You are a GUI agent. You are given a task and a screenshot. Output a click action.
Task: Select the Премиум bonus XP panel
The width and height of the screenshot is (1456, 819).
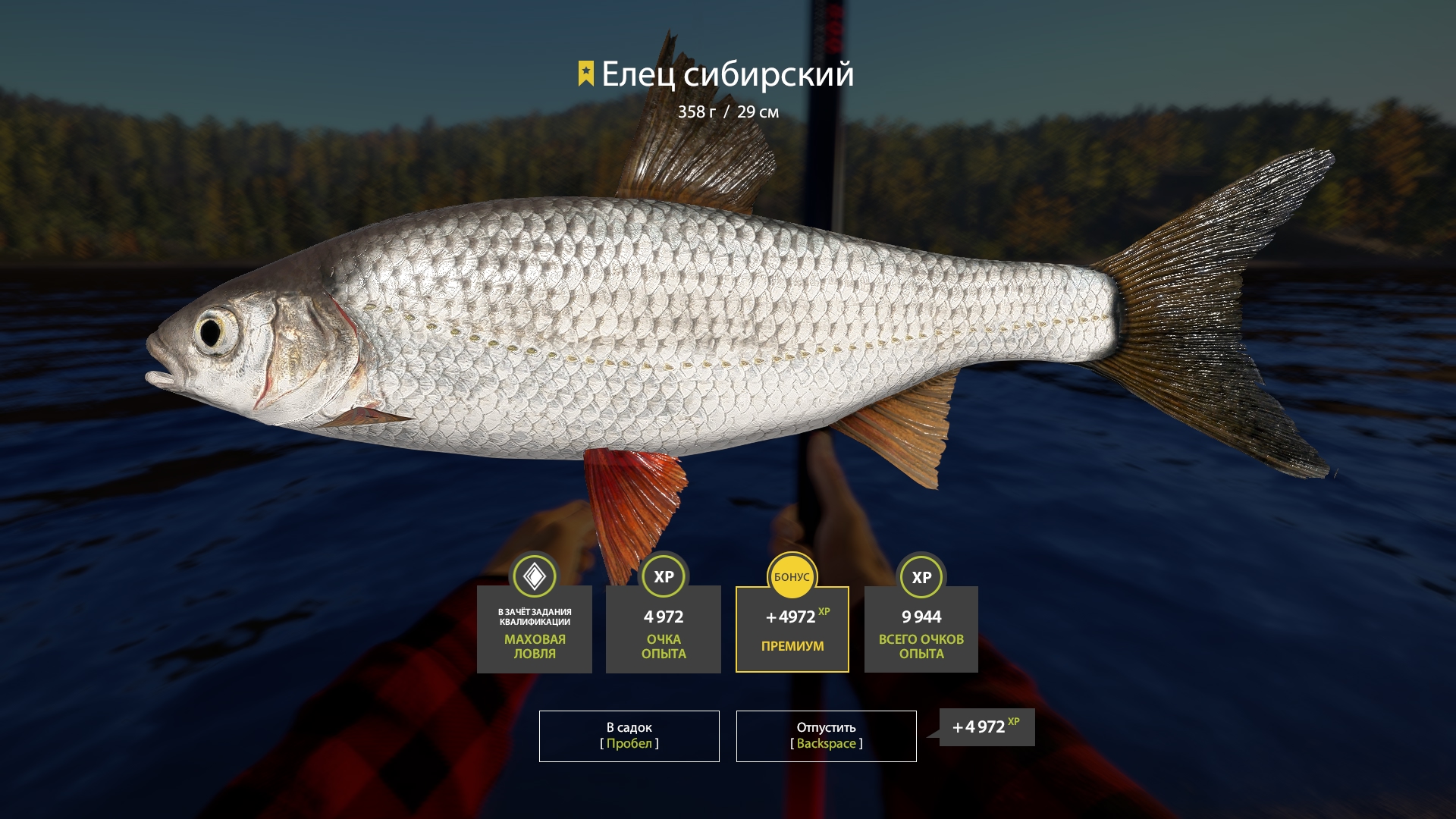792,629
